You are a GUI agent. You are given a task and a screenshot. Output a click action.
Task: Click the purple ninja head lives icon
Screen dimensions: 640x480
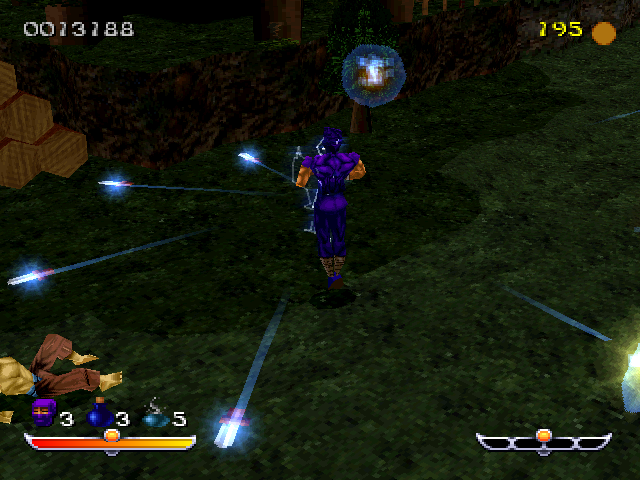coord(43,413)
